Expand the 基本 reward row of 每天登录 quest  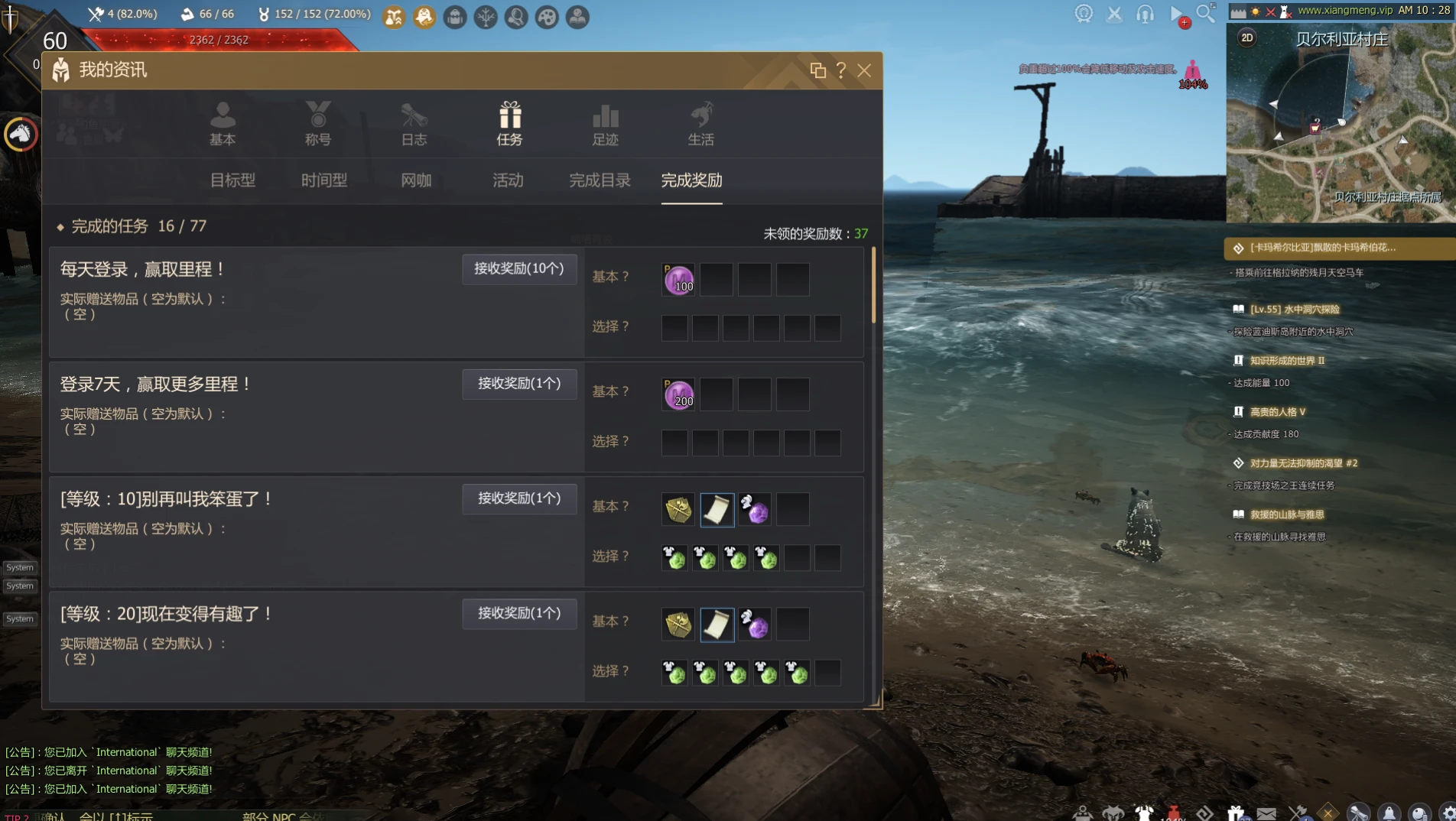tap(610, 277)
